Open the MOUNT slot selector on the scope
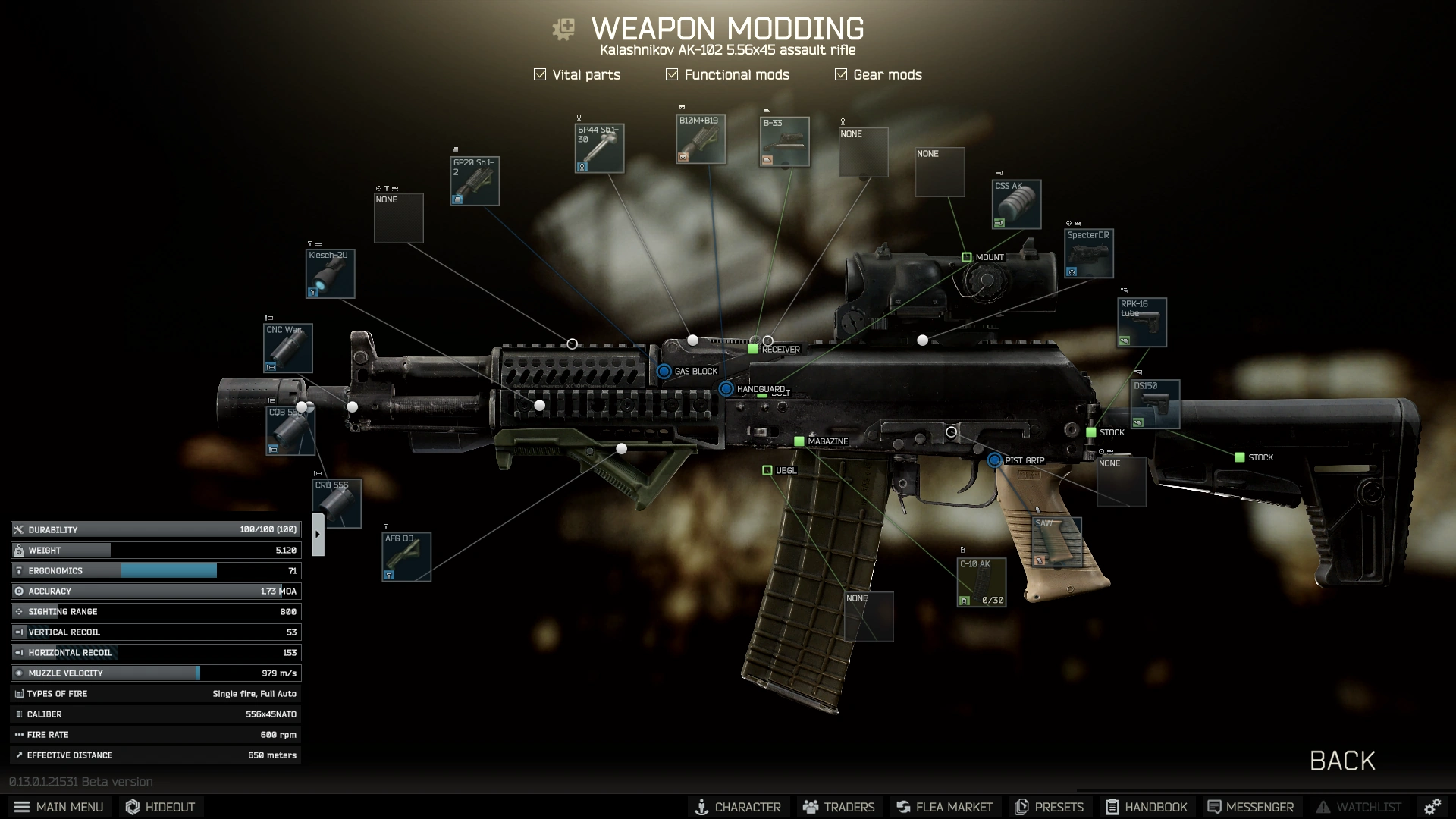 (x=968, y=256)
